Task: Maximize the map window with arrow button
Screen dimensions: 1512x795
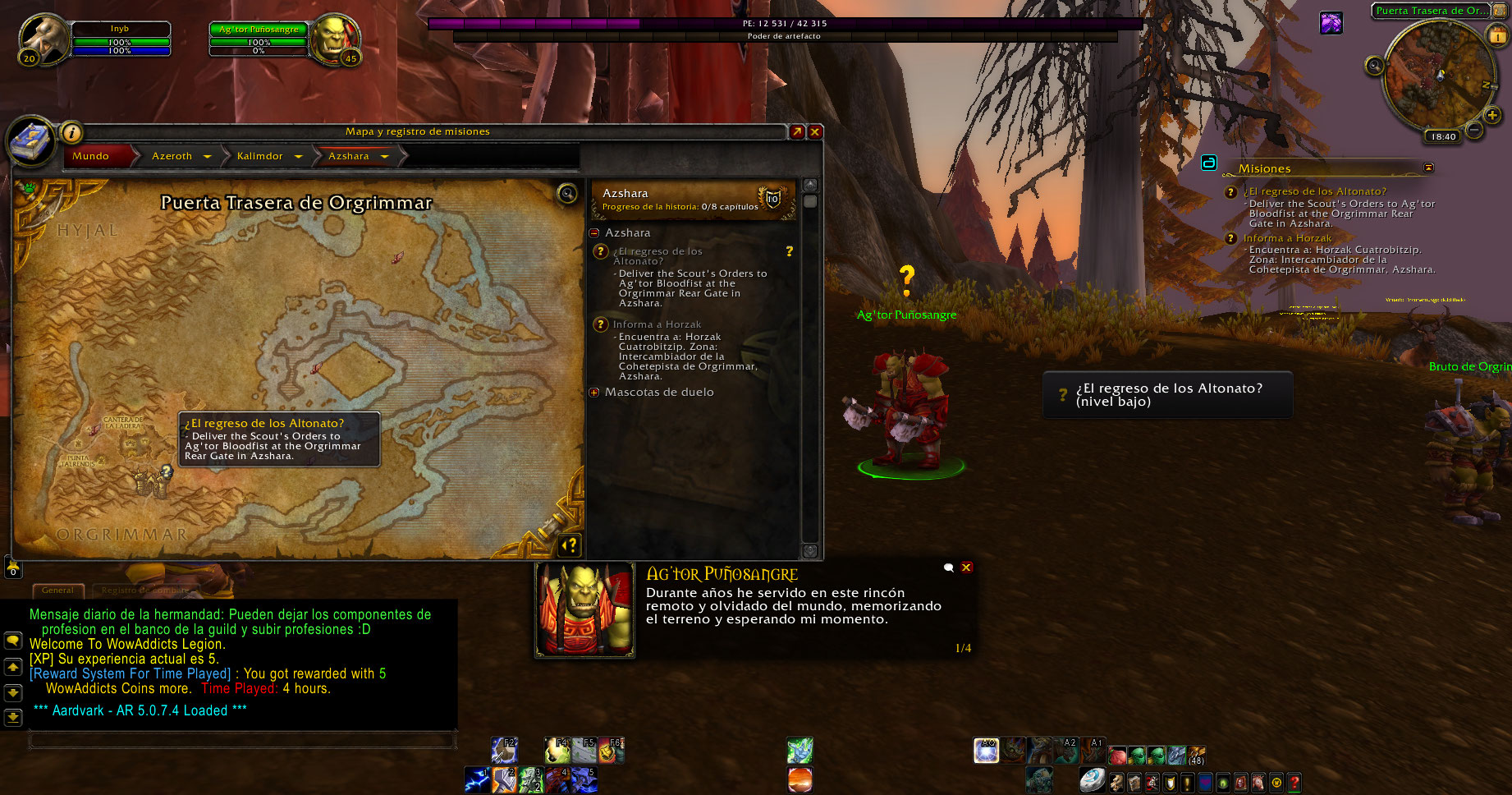Action: [x=797, y=131]
